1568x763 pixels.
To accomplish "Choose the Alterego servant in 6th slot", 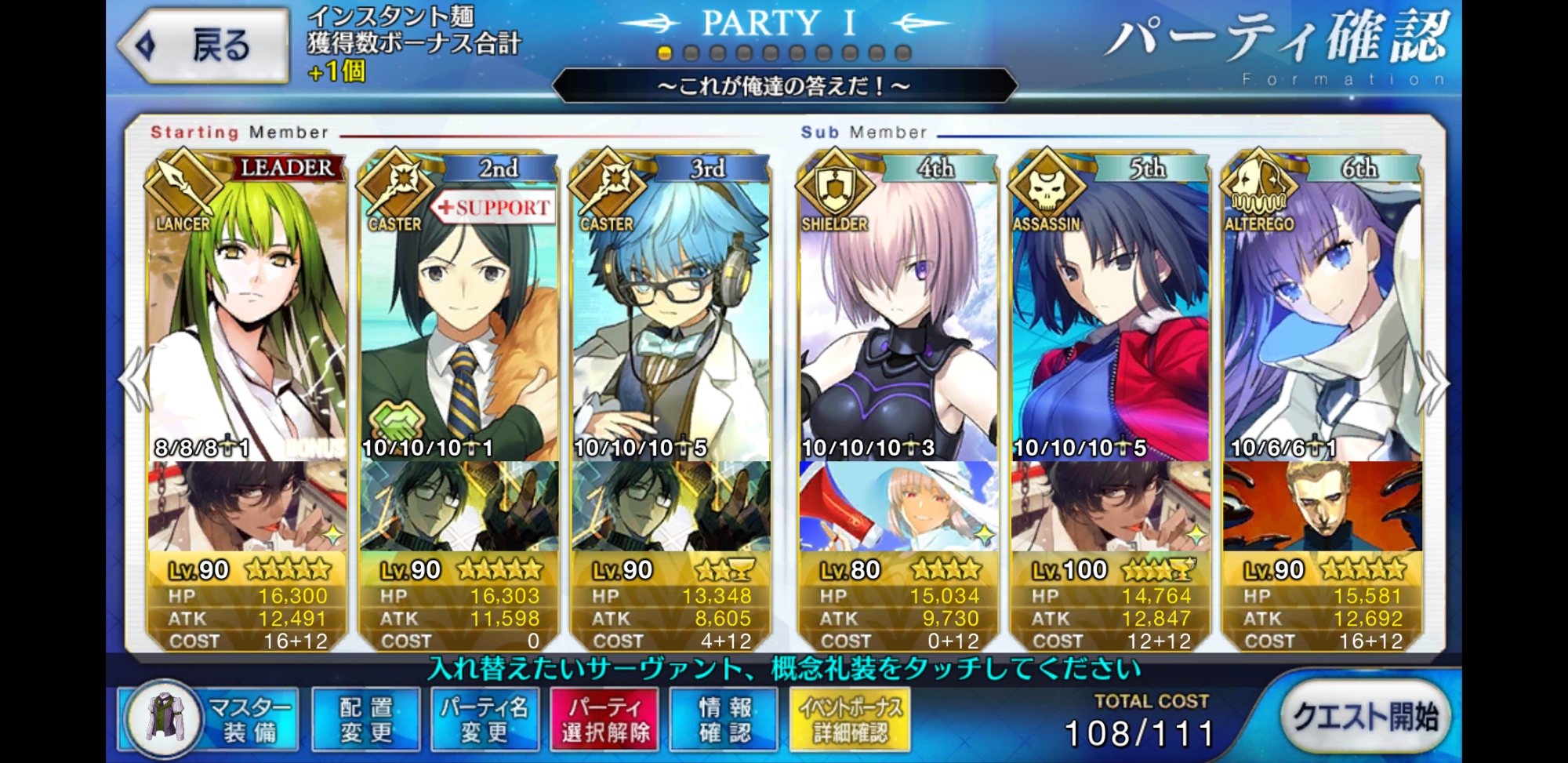I will pos(1323,314).
